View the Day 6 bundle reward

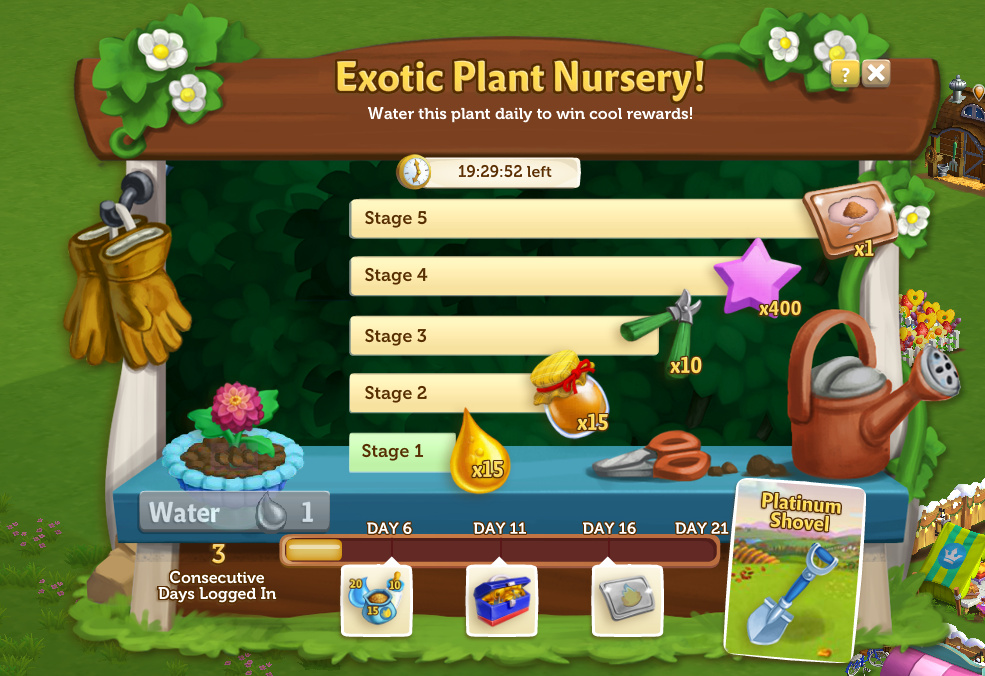coord(376,600)
